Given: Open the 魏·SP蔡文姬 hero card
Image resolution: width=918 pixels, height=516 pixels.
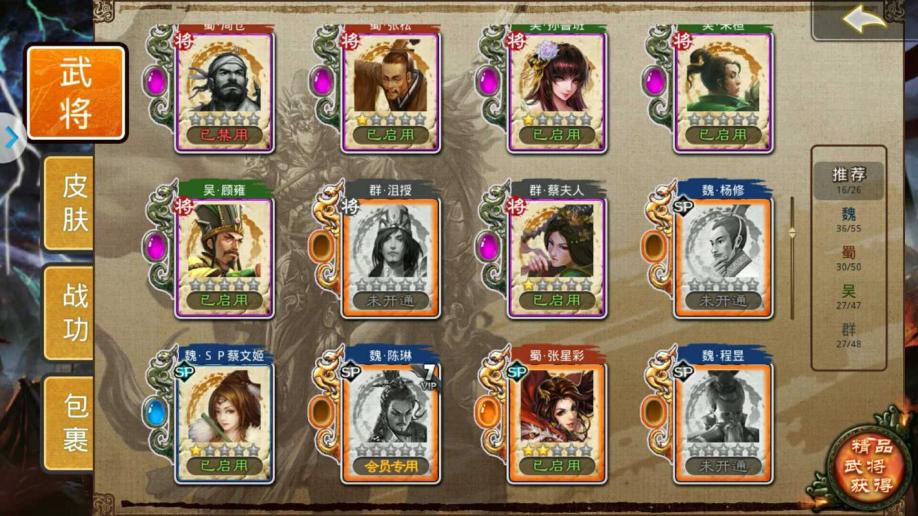Looking at the screenshot, I should [x=224, y=418].
